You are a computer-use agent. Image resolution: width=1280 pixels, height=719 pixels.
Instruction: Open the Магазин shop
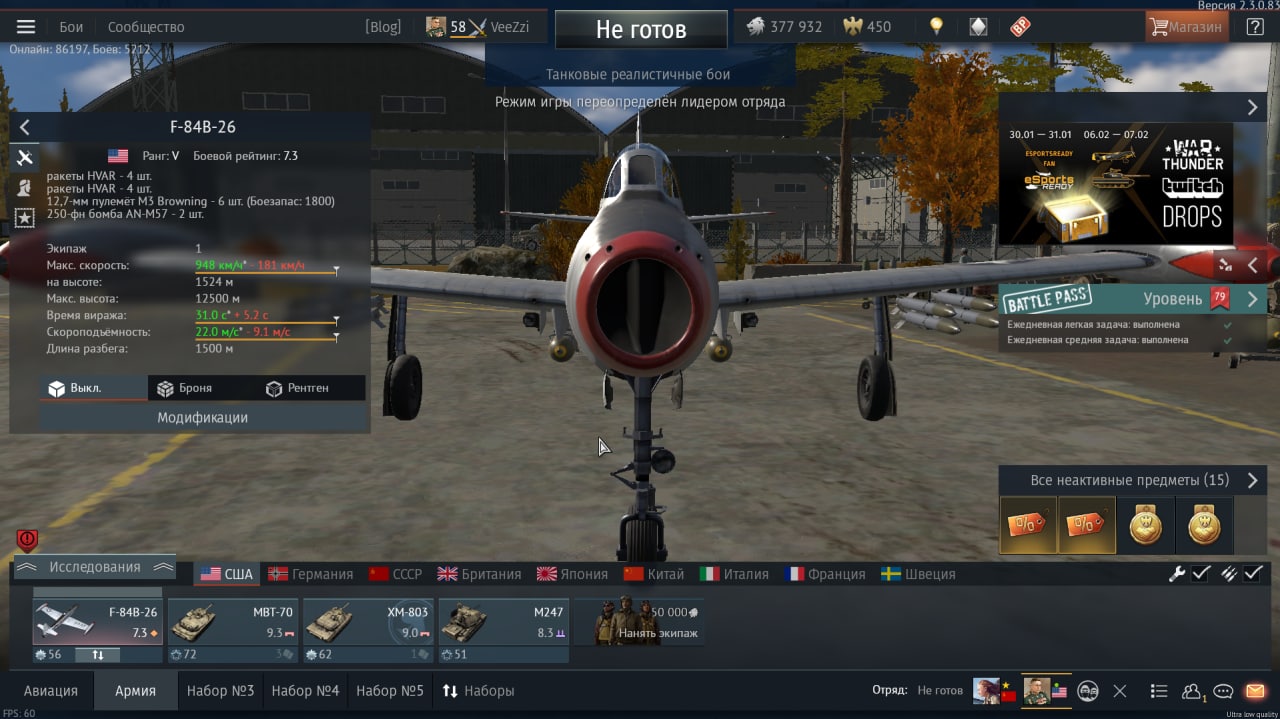click(1187, 27)
